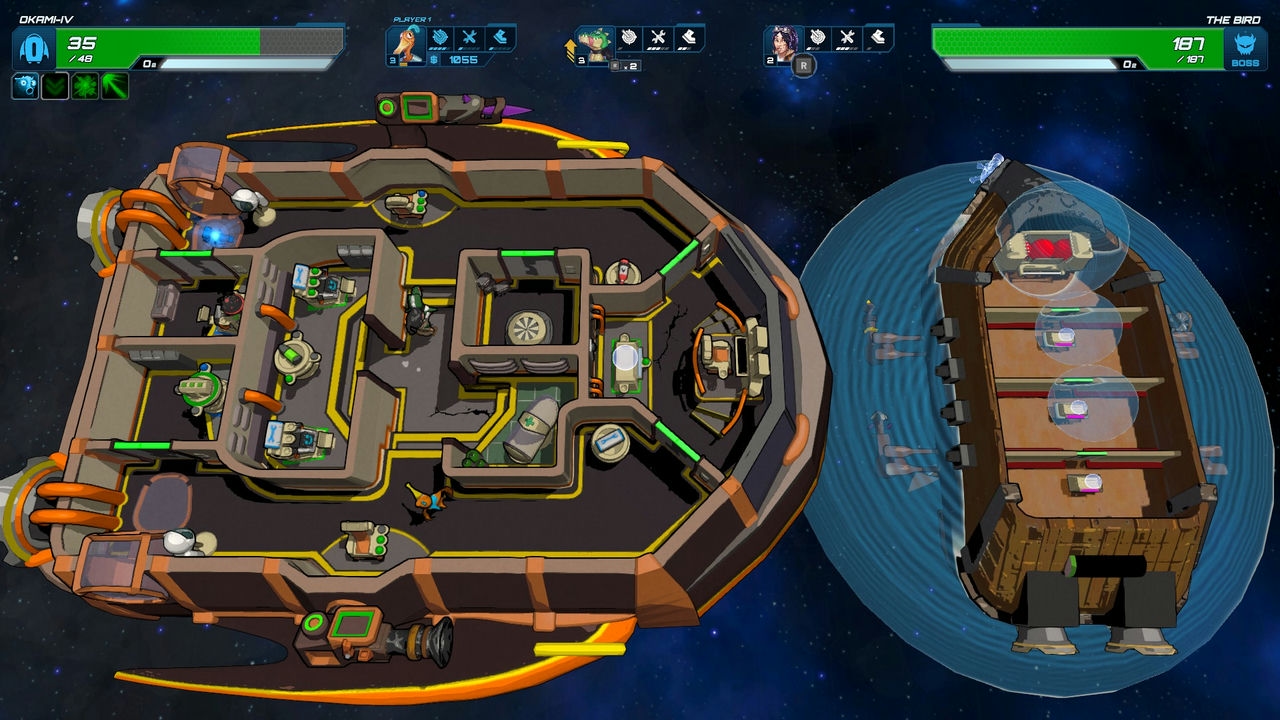
Task: Activate the green clover ability icon
Action: [x=84, y=86]
